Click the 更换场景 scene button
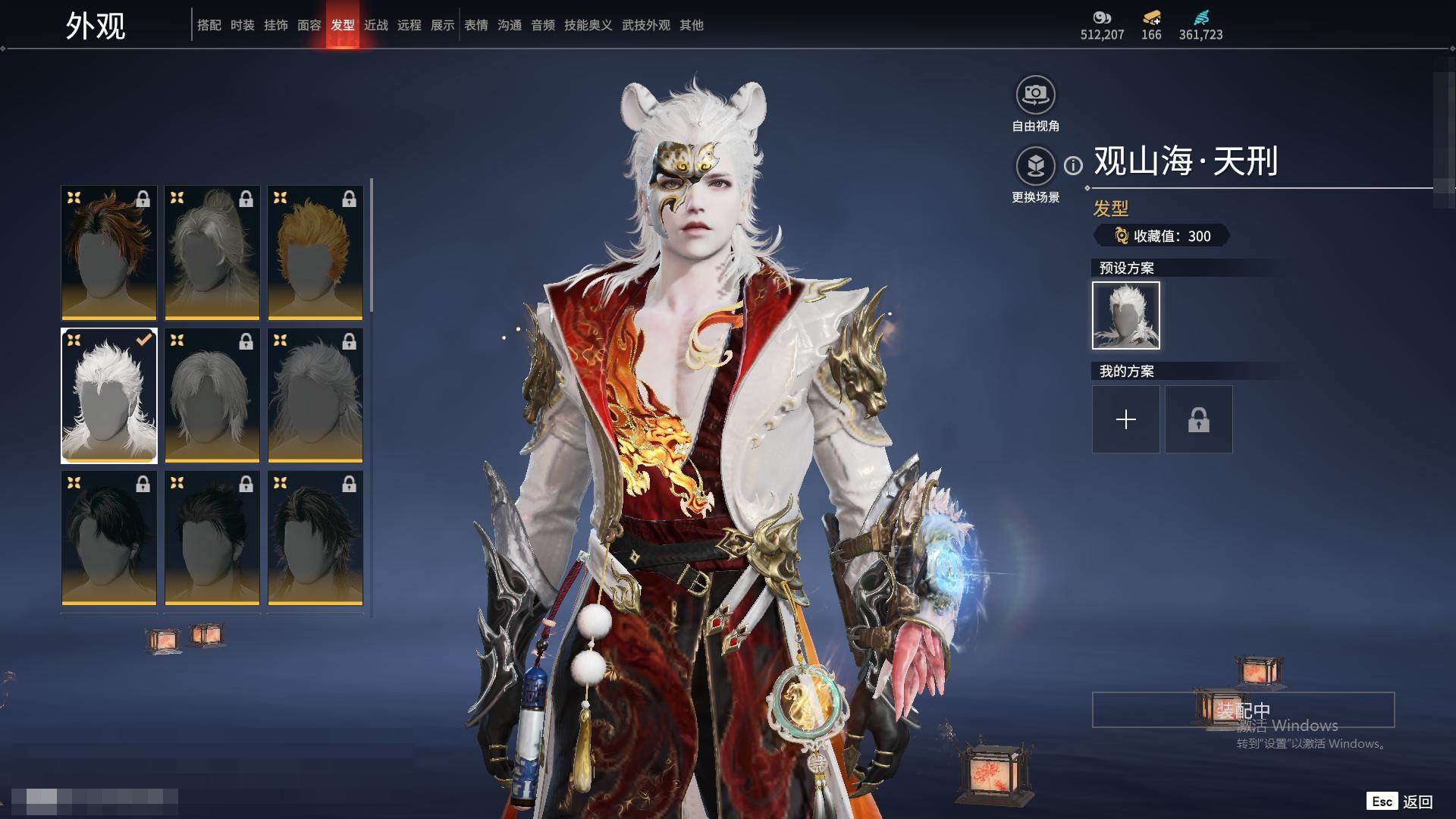Screen dimensions: 1456x819 1035,166
